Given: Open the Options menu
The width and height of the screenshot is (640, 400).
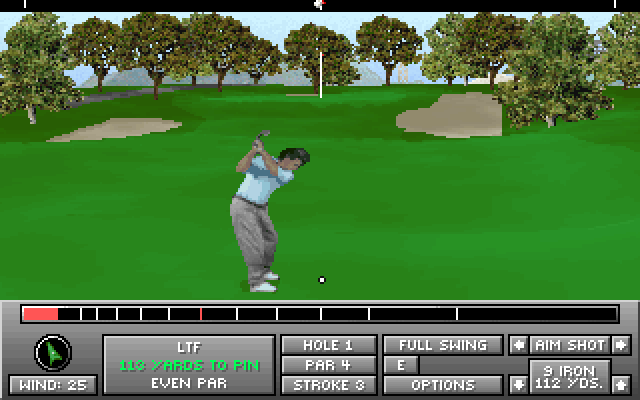Looking at the screenshot, I should coord(443,384).
